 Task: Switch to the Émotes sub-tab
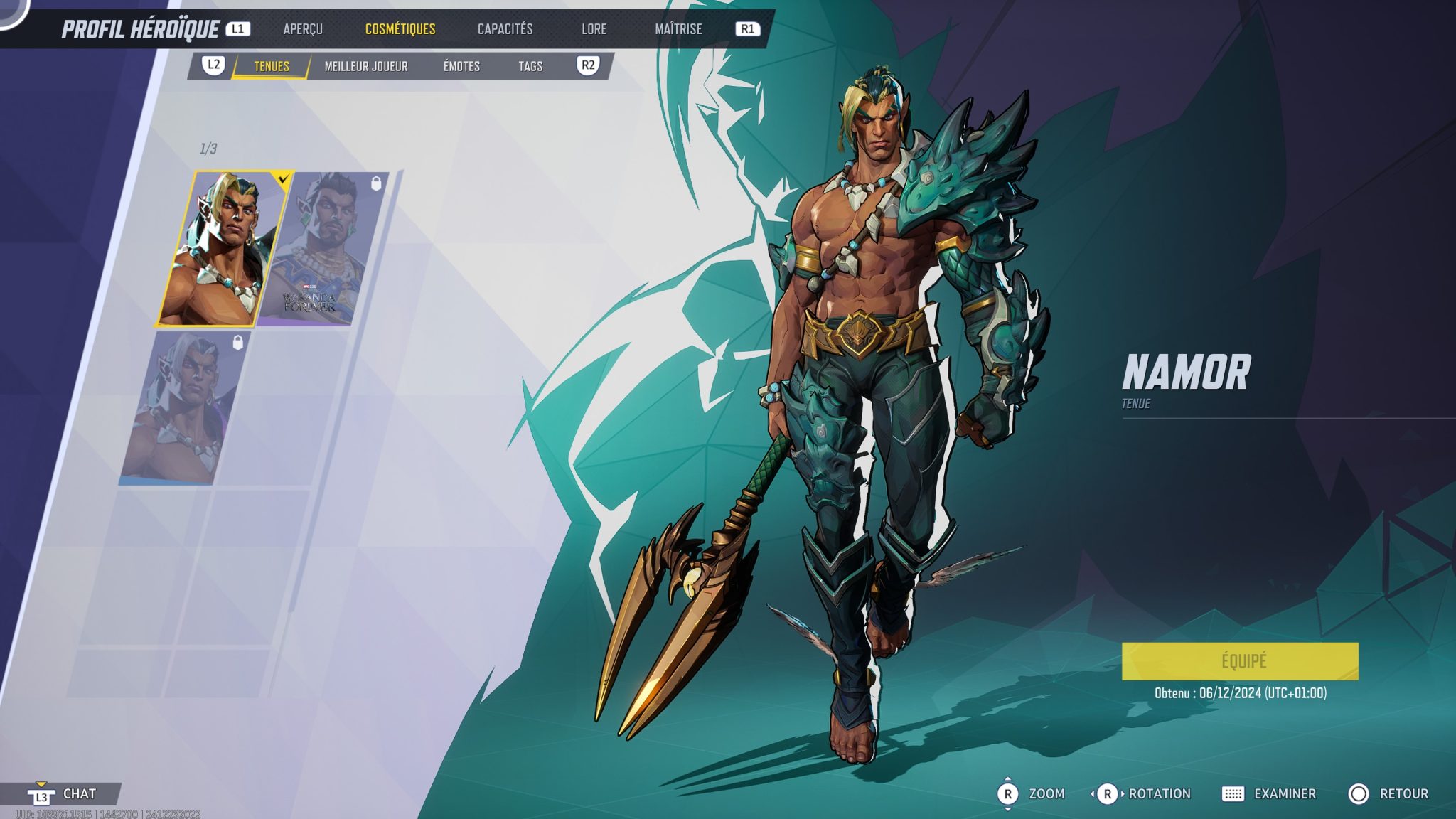(461, 66)
